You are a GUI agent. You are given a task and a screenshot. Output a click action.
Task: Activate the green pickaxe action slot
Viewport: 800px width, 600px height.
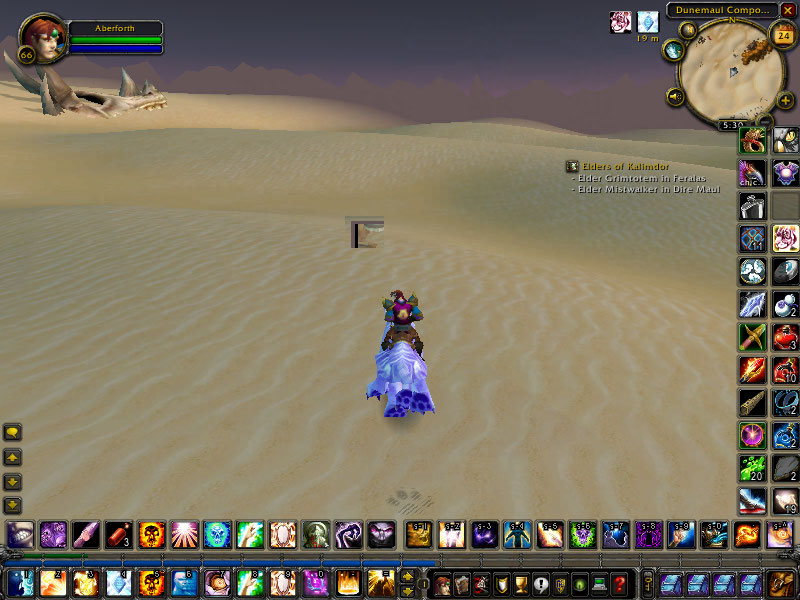[x=752, y=336]
